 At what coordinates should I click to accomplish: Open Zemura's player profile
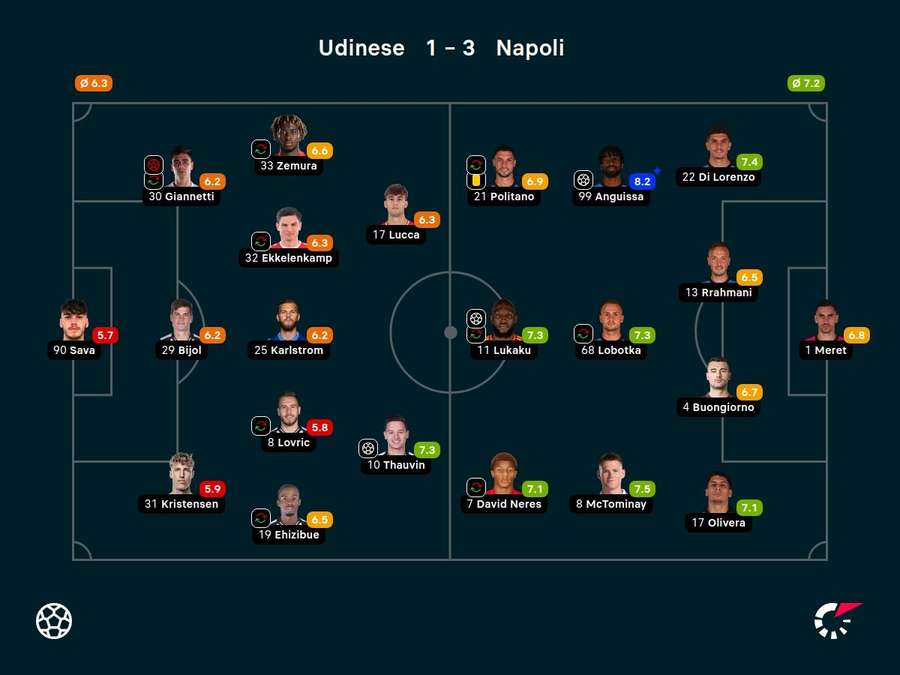pyautogui.click(x=289, y=136)
